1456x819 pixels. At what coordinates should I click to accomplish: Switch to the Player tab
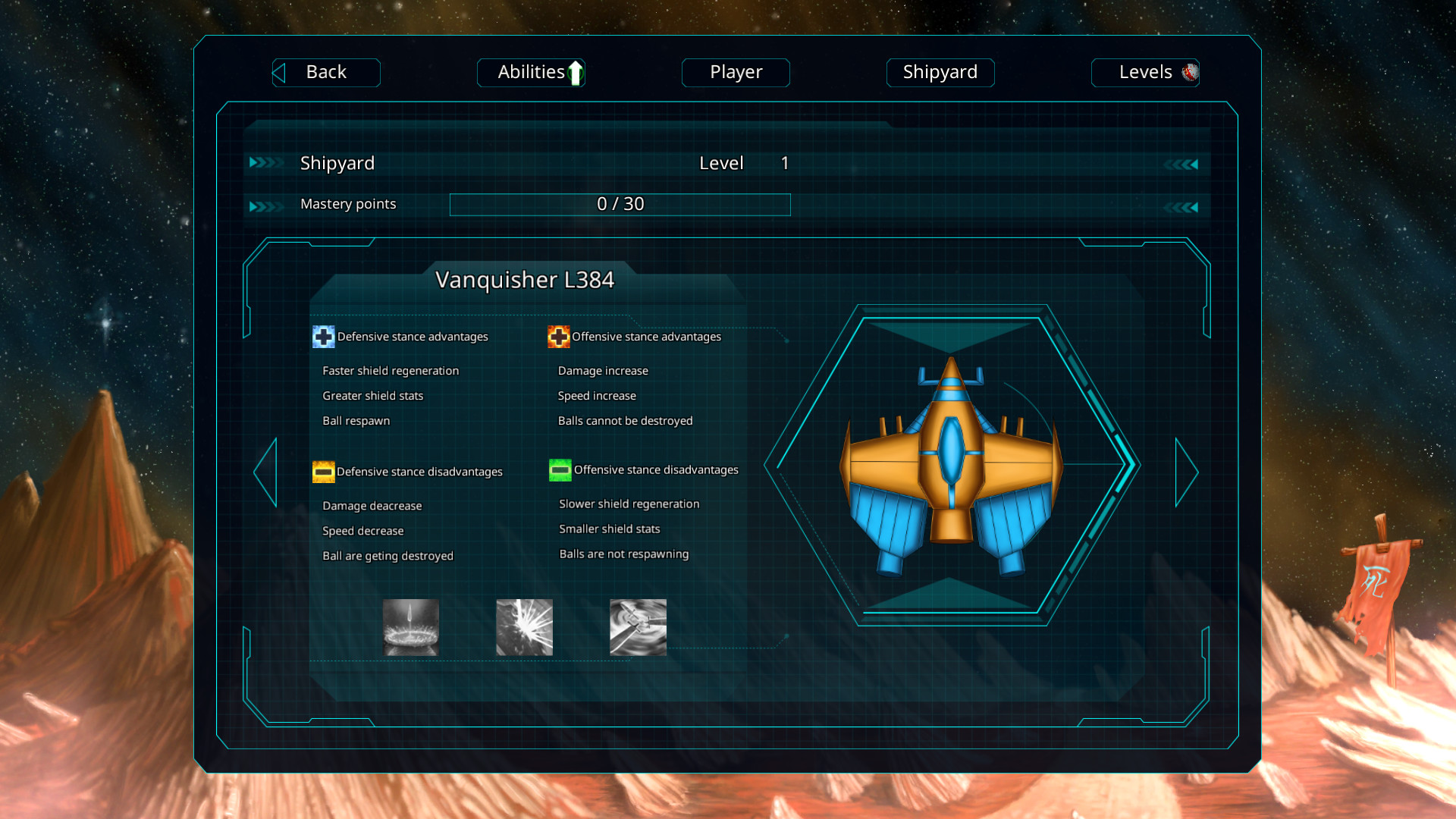[x=735, y=72]
